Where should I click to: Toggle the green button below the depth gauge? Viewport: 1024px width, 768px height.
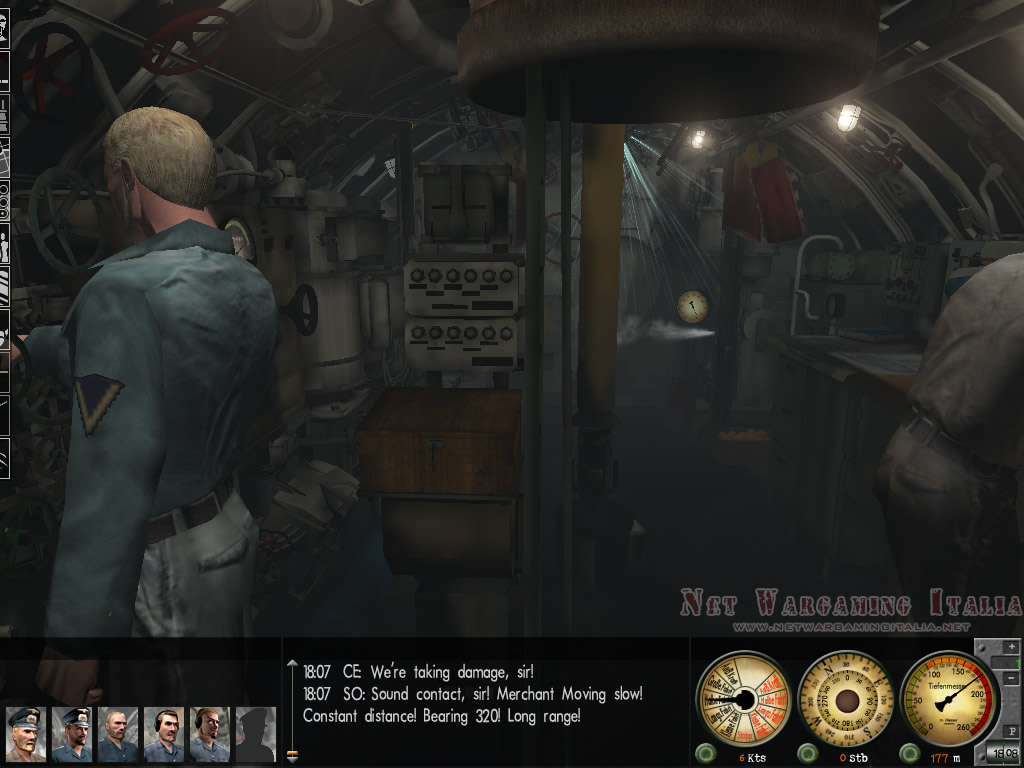[910, 753]
